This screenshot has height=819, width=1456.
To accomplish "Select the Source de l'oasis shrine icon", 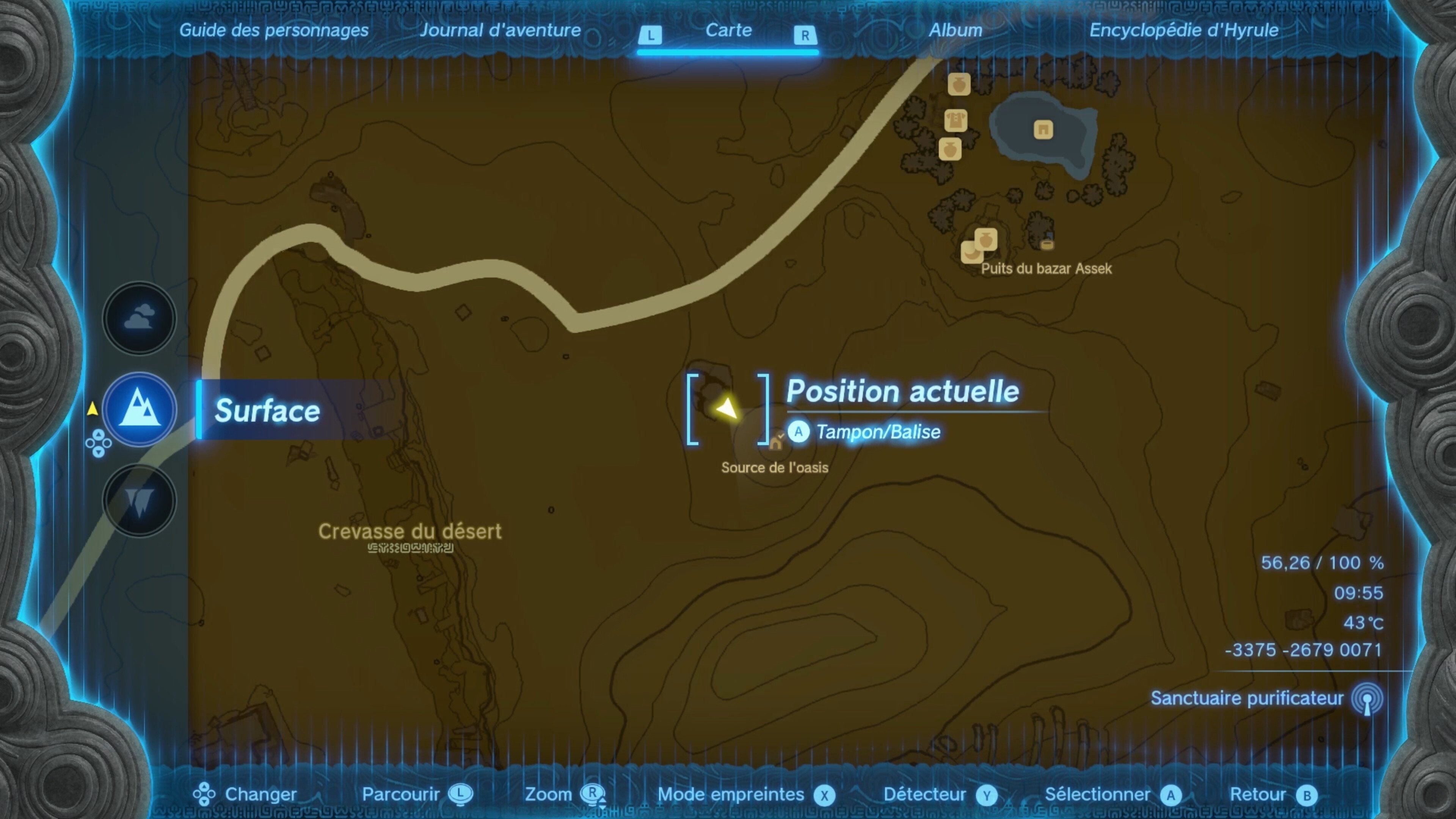I will click(775, 442).
